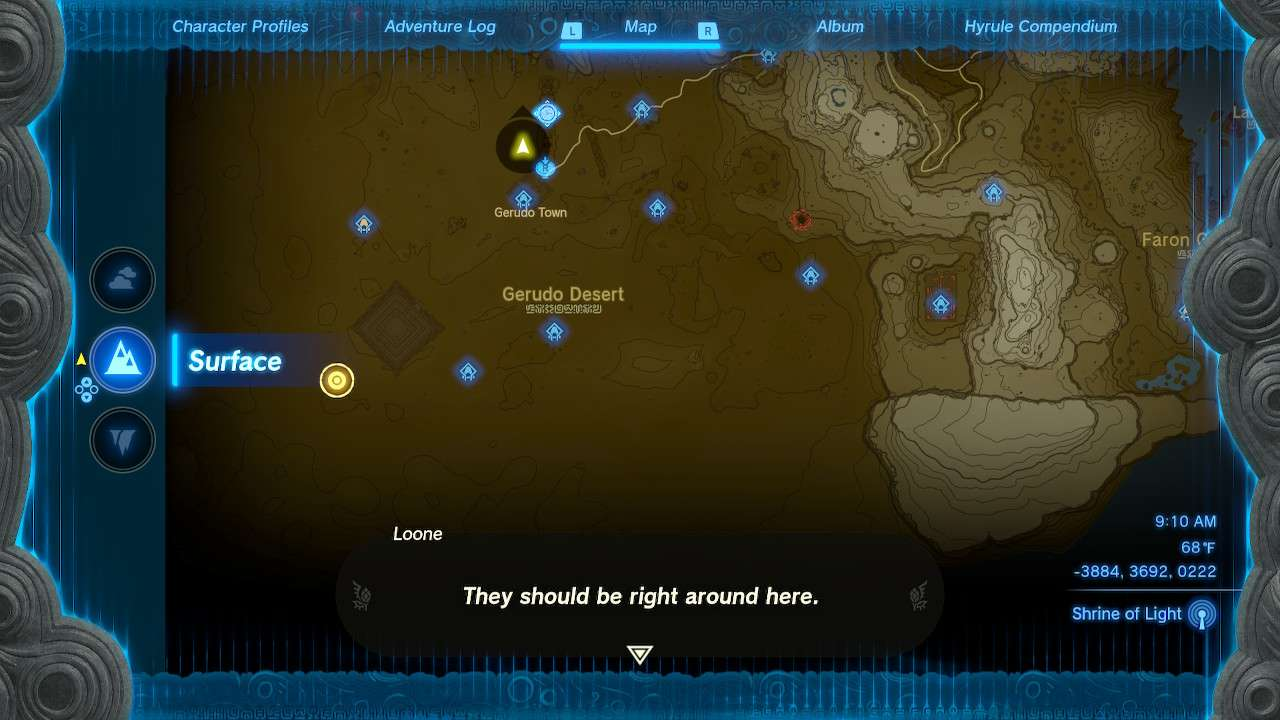Image resolution: width=1280 pixels, height=720 pixels.
Task: Click the yellow ringed destination marker
Action: pyautogui.click(x=336, y=380)
